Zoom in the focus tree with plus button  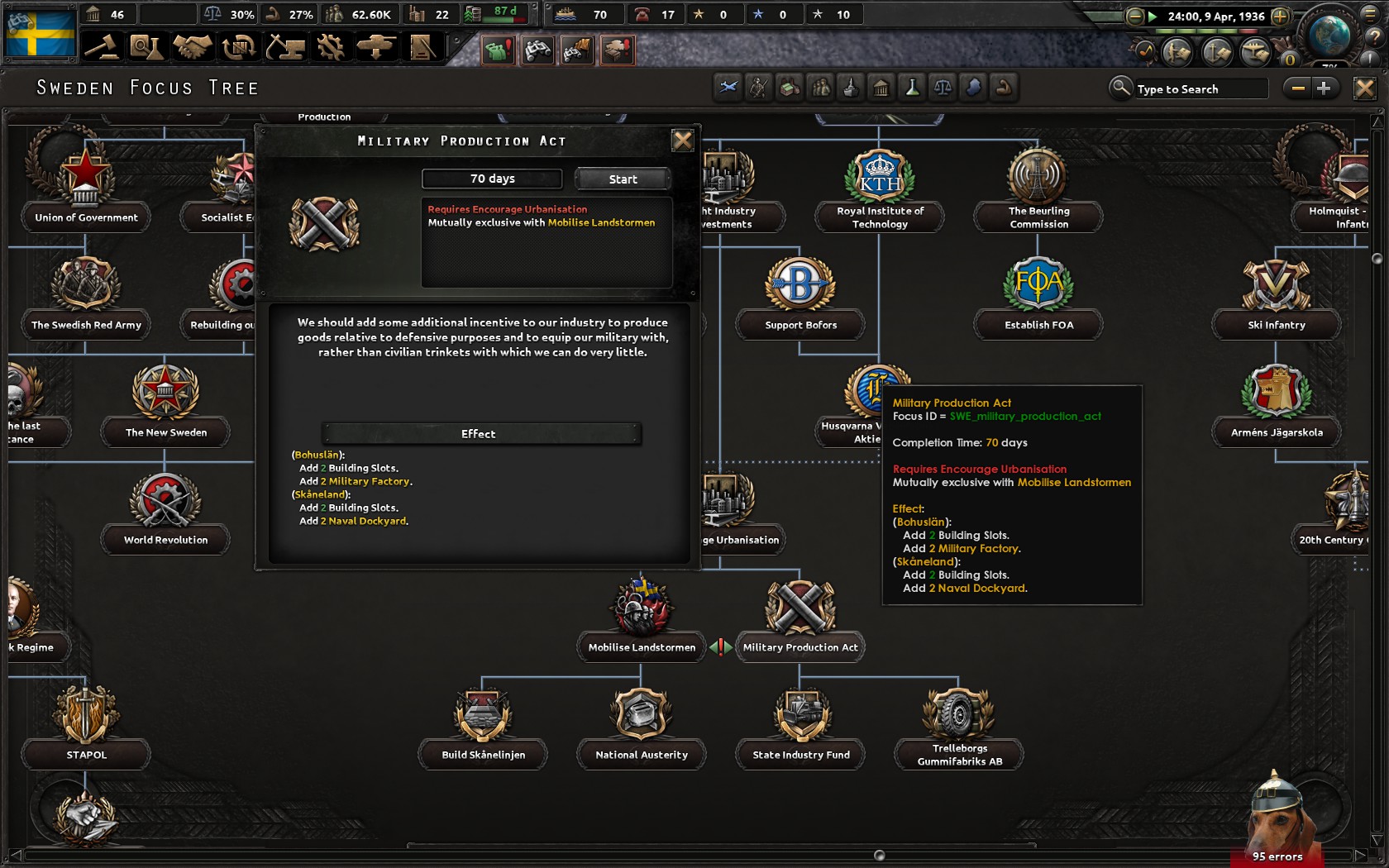click(1324, 88)
